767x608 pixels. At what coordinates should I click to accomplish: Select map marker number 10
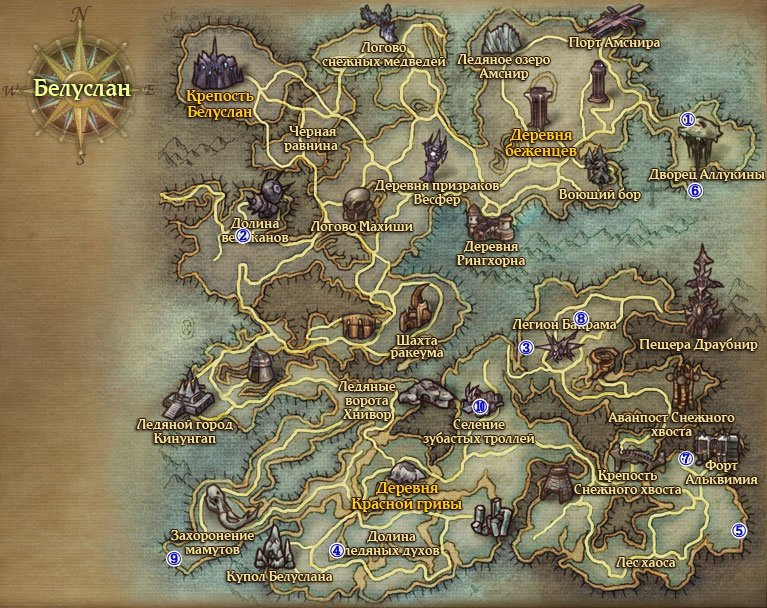(x=480, y=406)
